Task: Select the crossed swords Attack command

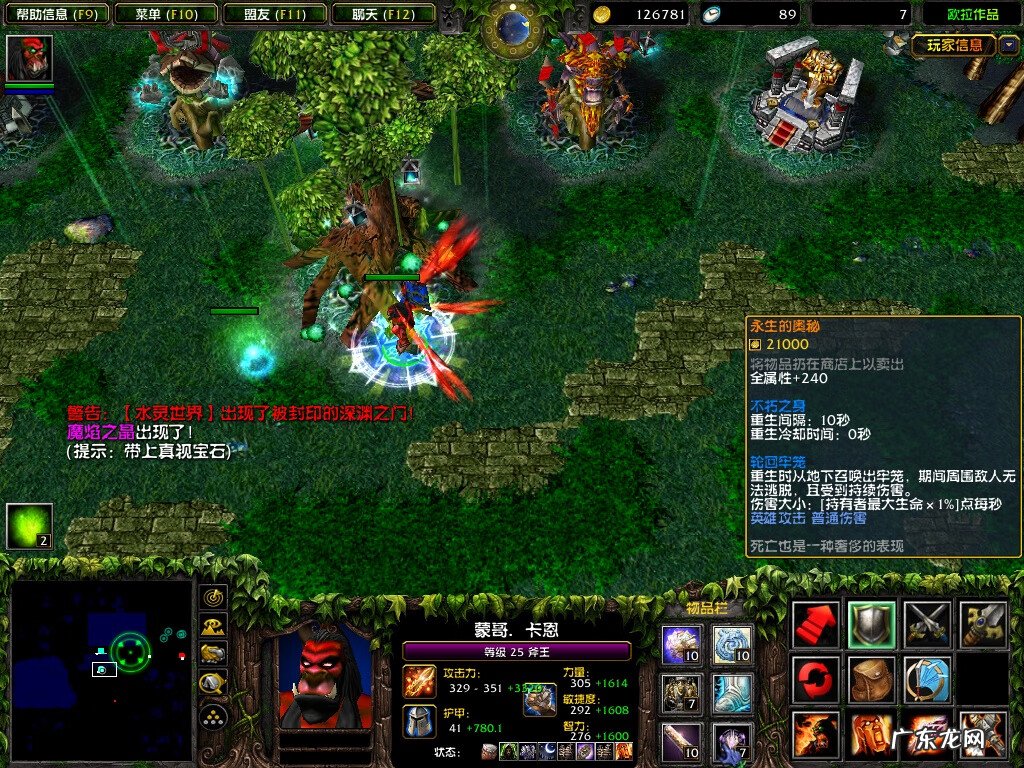Action: [927, 625]
